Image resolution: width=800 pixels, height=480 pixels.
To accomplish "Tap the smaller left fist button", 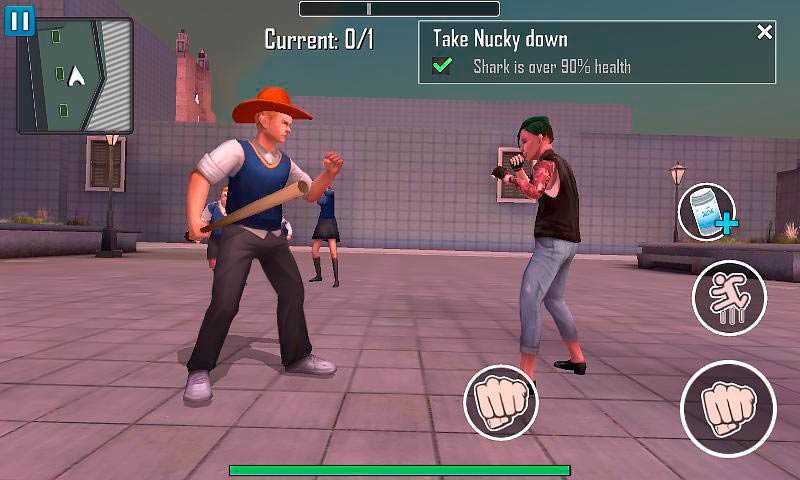I will point(500,402).
